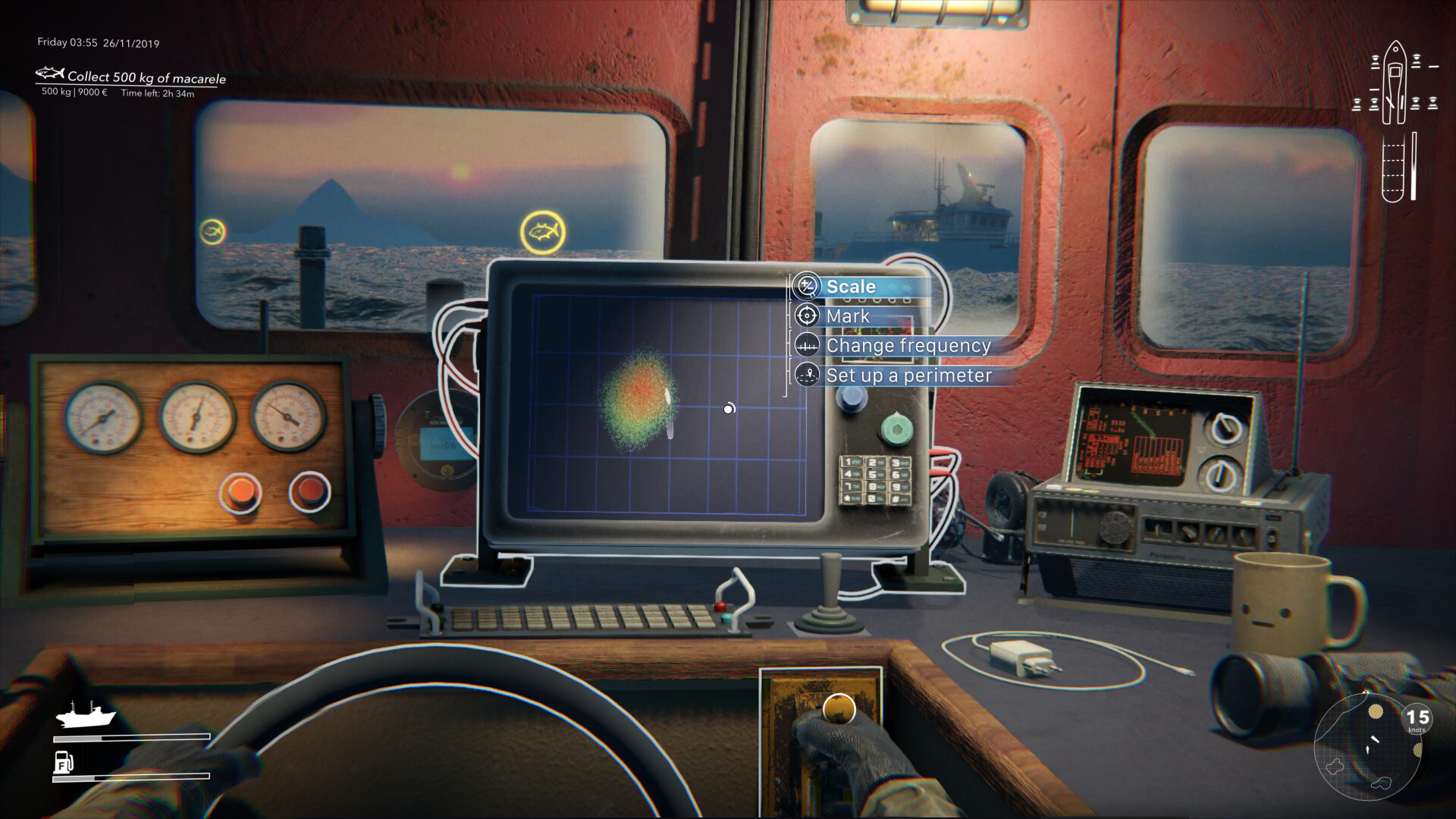Select the Change frequency waveform icon
This screenshot has height=819, width=1456.
tap(808, 346)
